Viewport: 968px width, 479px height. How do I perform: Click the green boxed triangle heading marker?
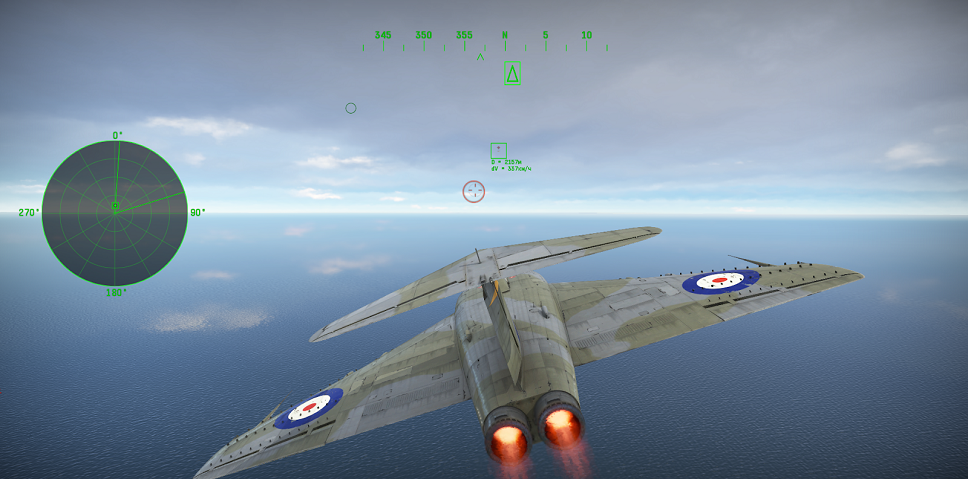coord(513,73)
